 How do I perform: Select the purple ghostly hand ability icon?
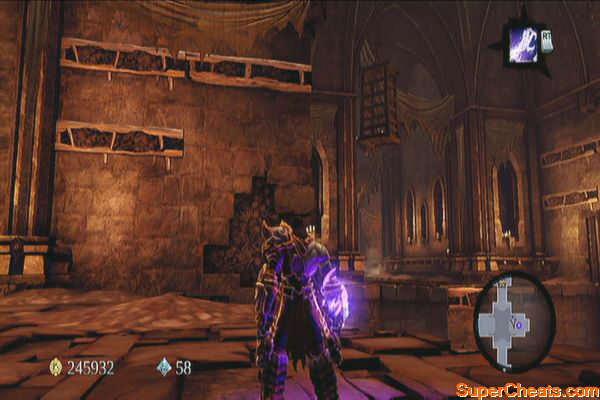(522, 46)
